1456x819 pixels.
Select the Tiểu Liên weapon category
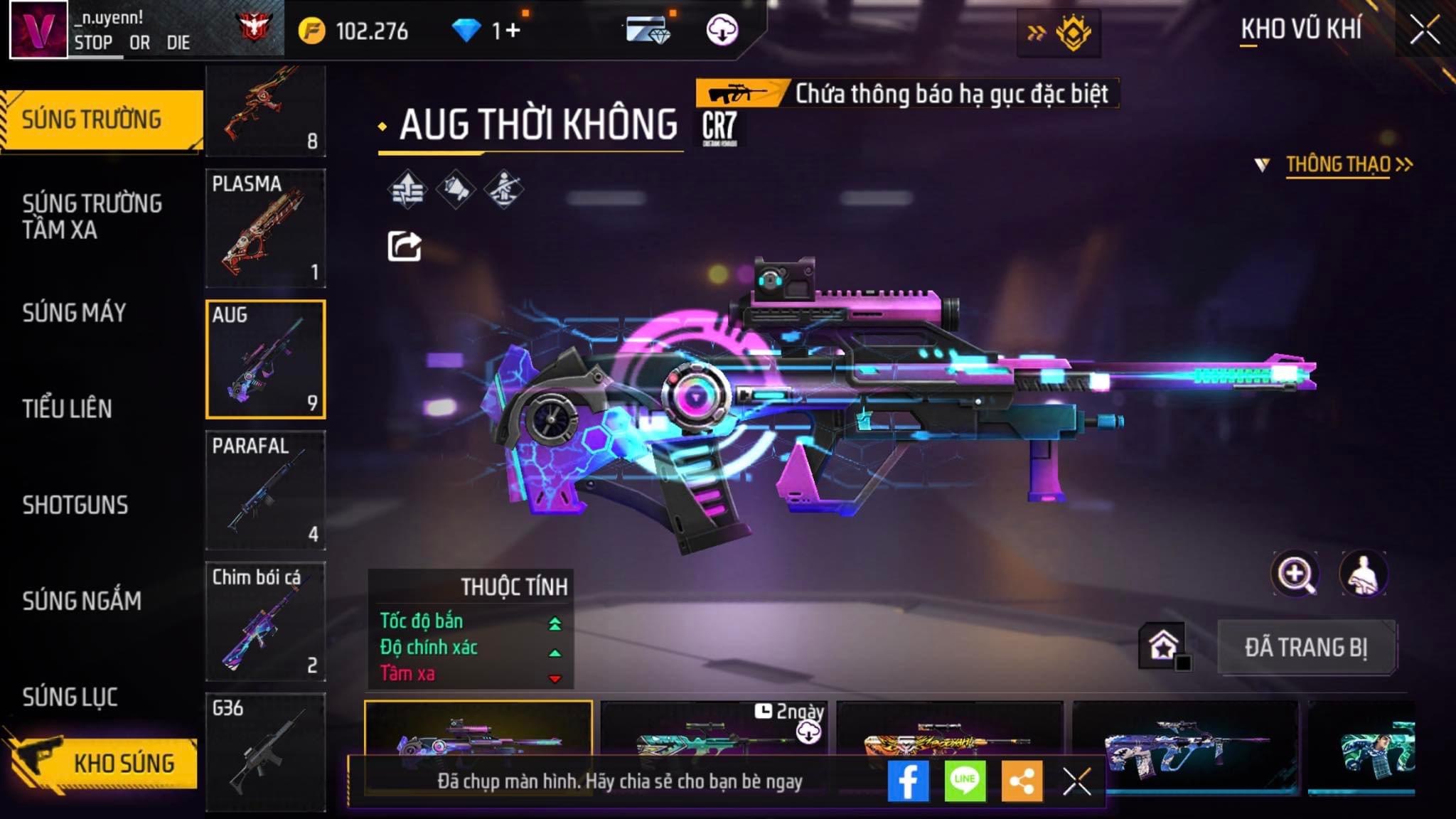67,409
